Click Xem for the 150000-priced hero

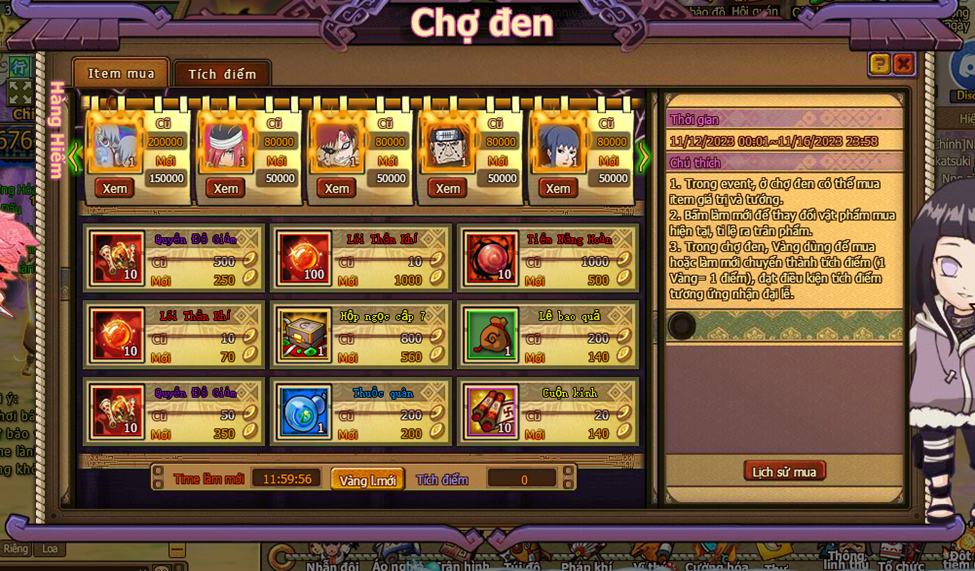coord(114,188)
